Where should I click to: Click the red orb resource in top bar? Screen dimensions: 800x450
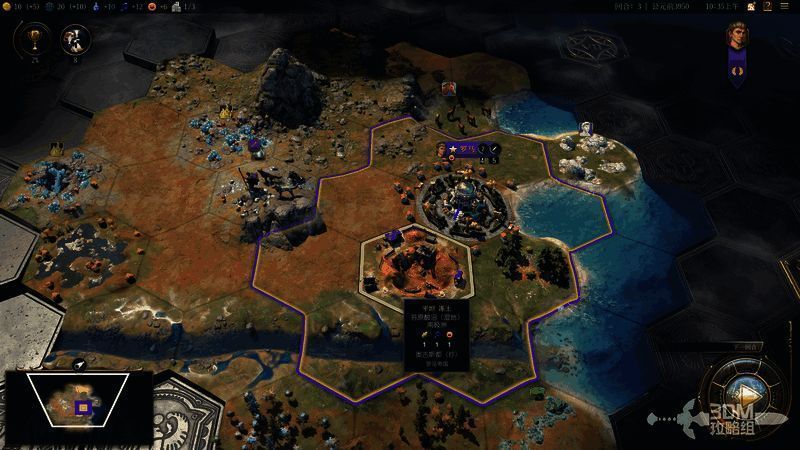152,6
